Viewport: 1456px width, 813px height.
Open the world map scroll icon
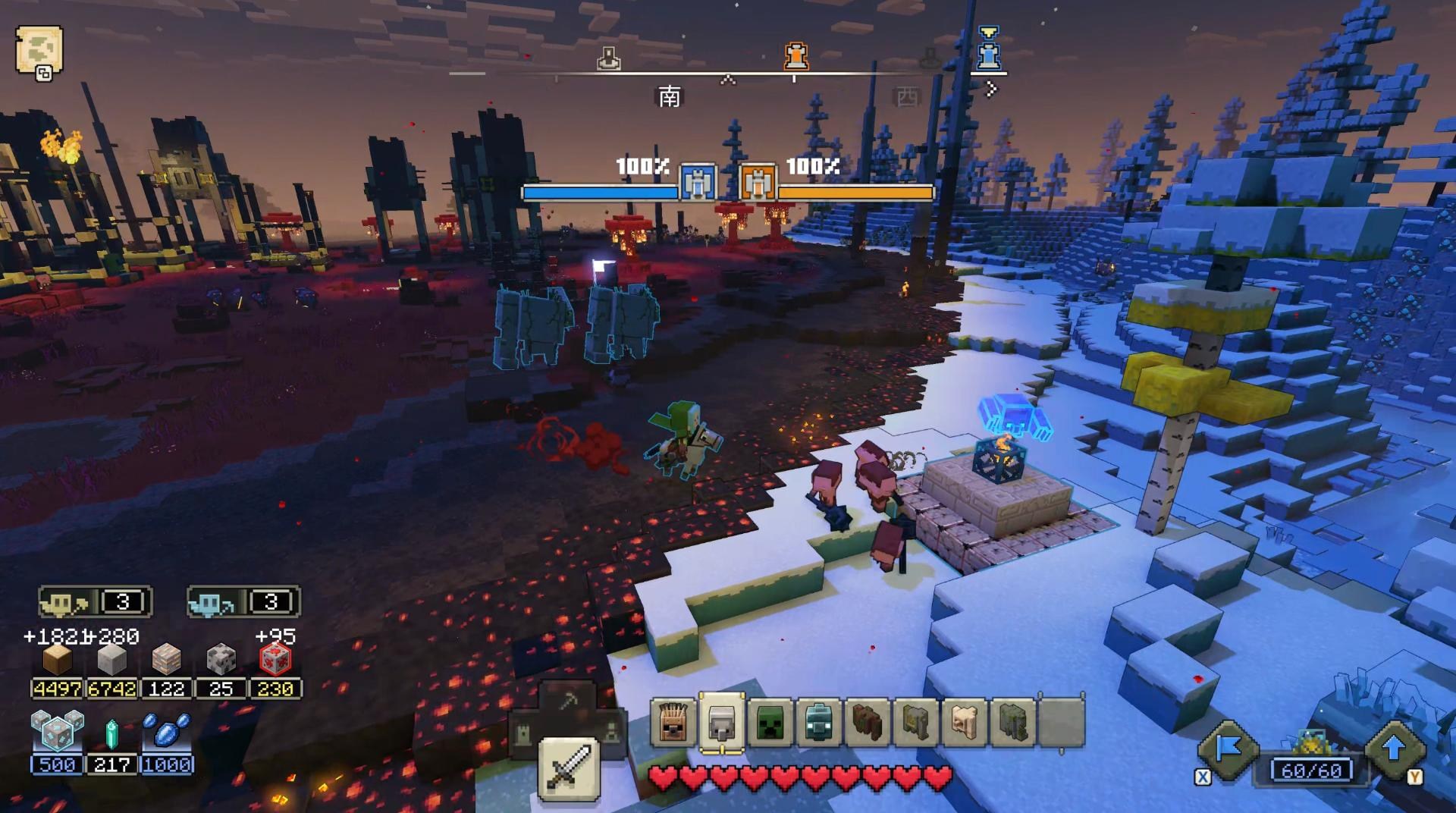point(39,51)
